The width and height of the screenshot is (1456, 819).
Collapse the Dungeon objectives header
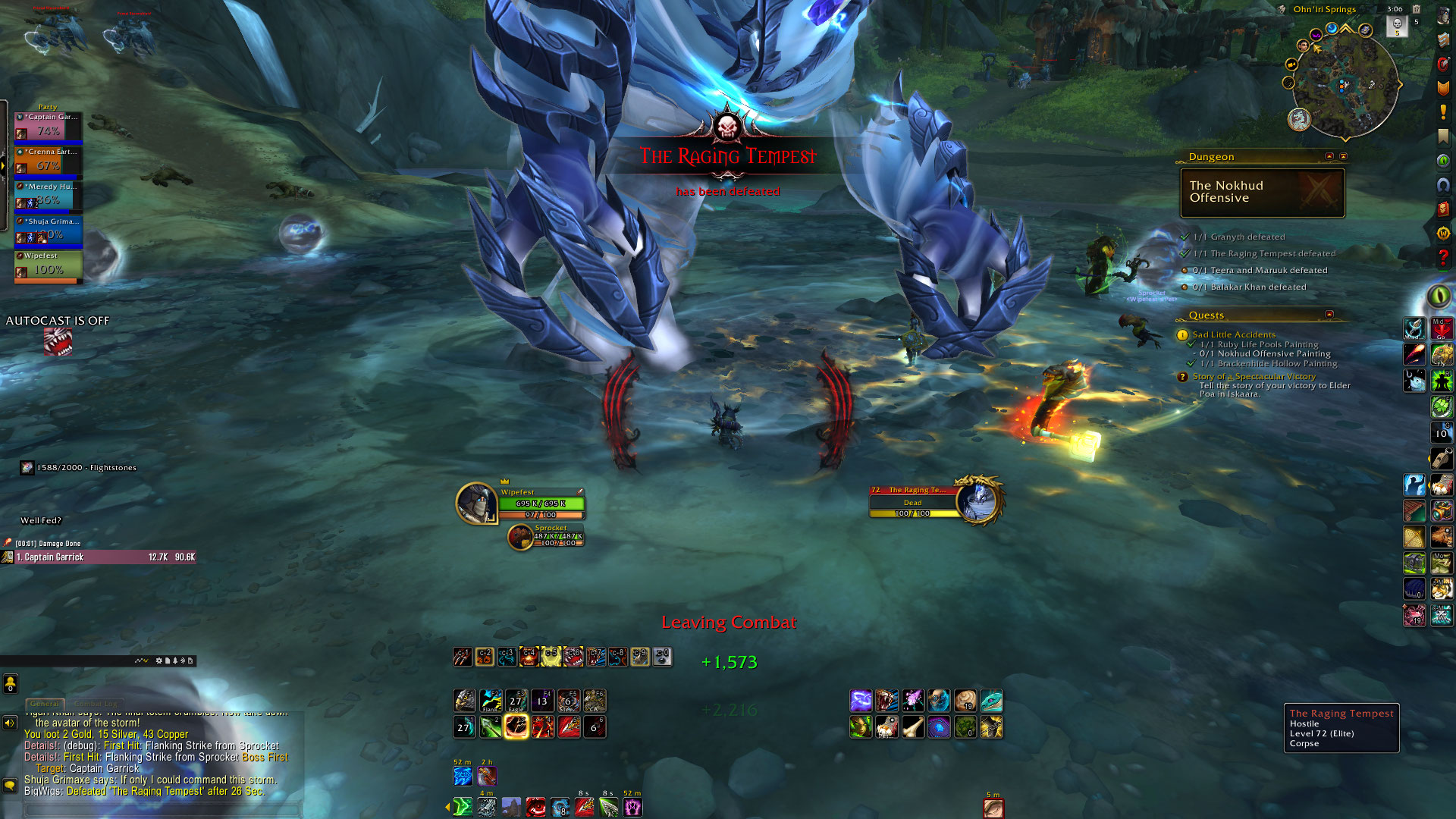1329,156
